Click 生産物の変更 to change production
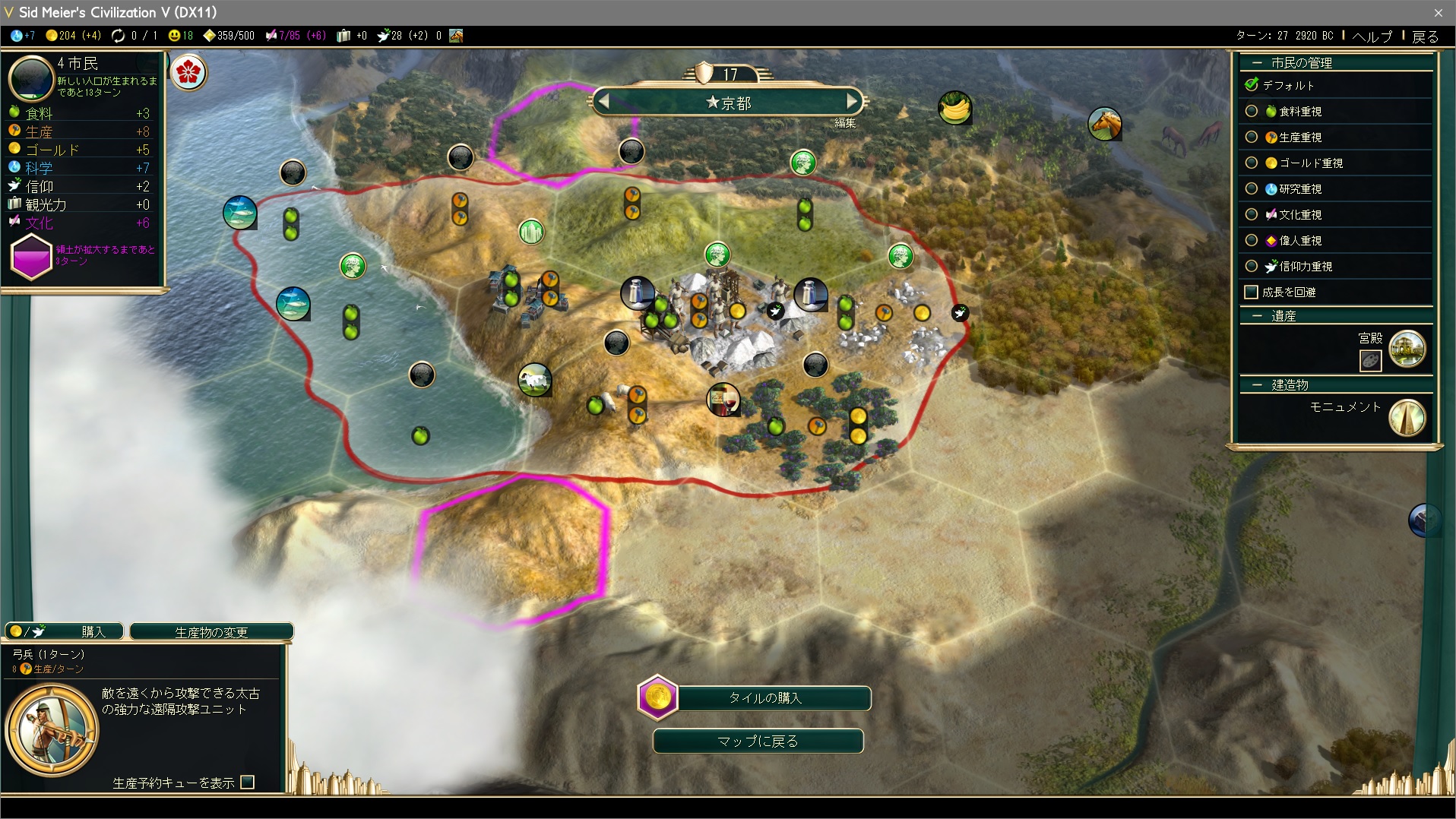1456x819 pixels. point(211,632)
